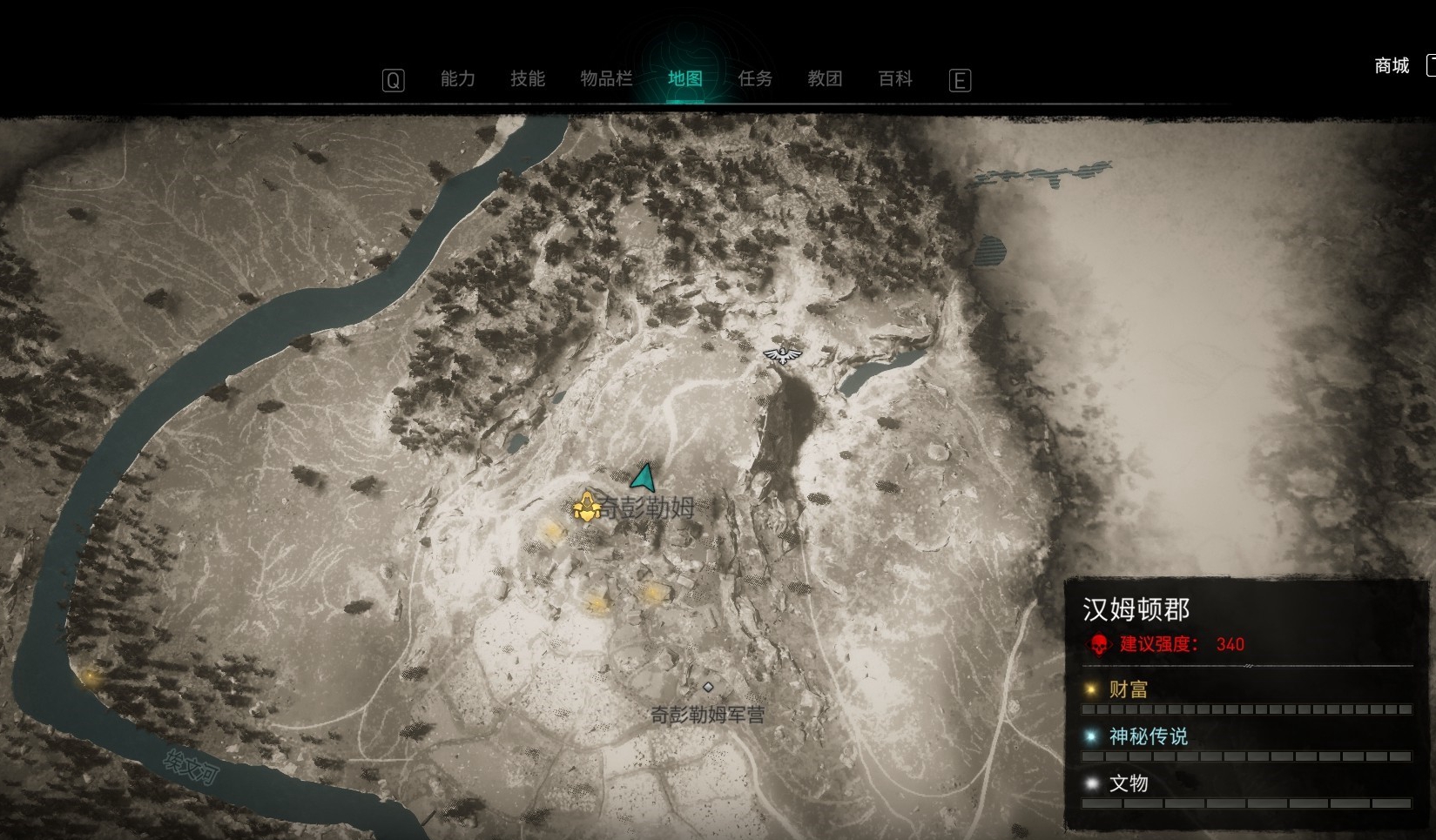Select the 物品栏 tab
1436x840 pixels.
[x=606, y=79]
